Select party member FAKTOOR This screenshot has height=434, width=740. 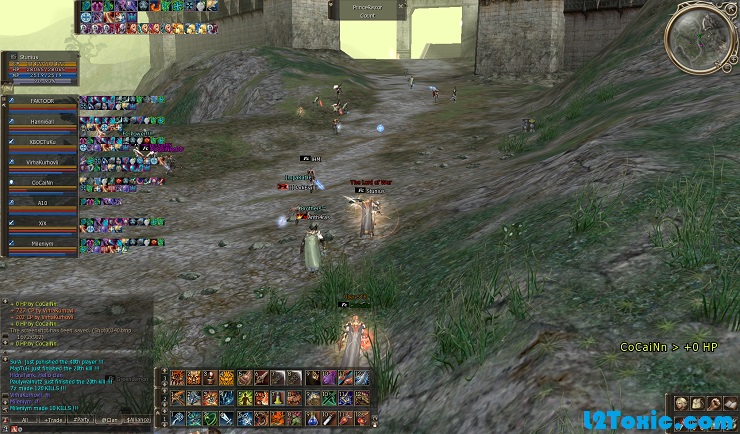pyautogui.click(x=42, y=101)
